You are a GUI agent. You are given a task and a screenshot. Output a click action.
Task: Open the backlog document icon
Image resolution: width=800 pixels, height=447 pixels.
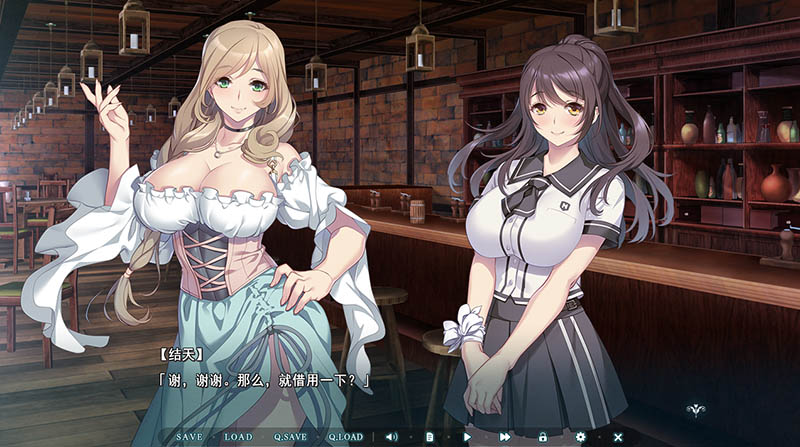coord(429,437)
